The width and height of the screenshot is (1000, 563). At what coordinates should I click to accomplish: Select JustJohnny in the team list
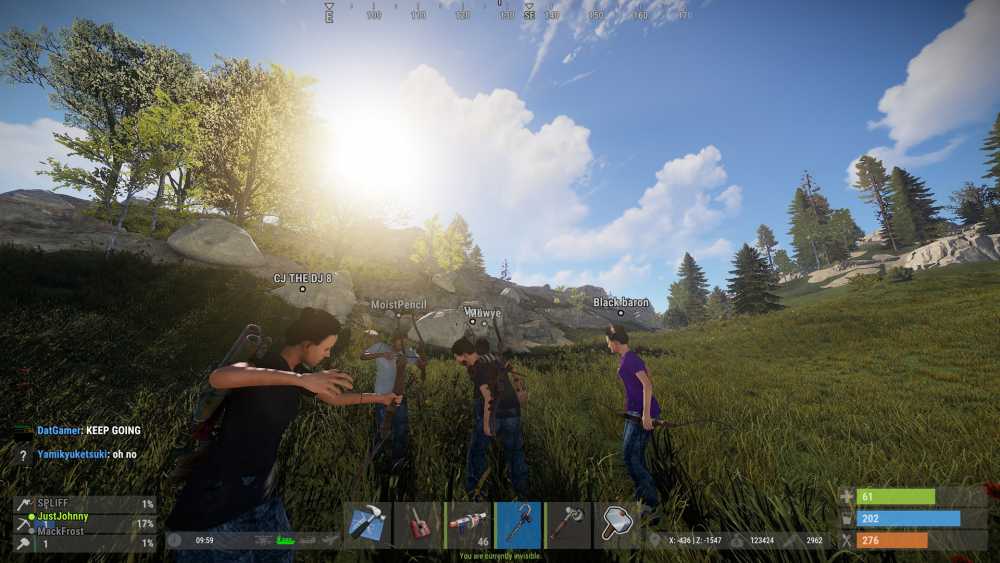click(x=63, y=517)
